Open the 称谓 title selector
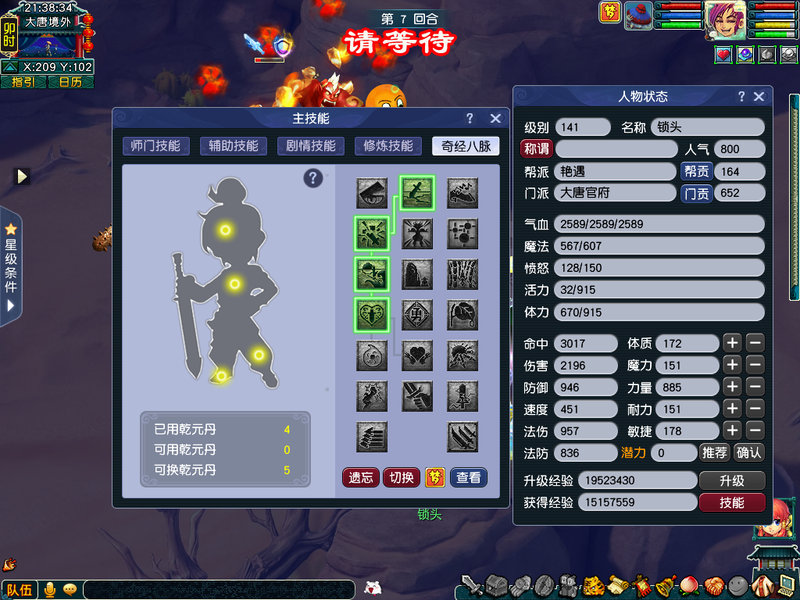Viewport: 800px width, 600px height. point(537,149)
